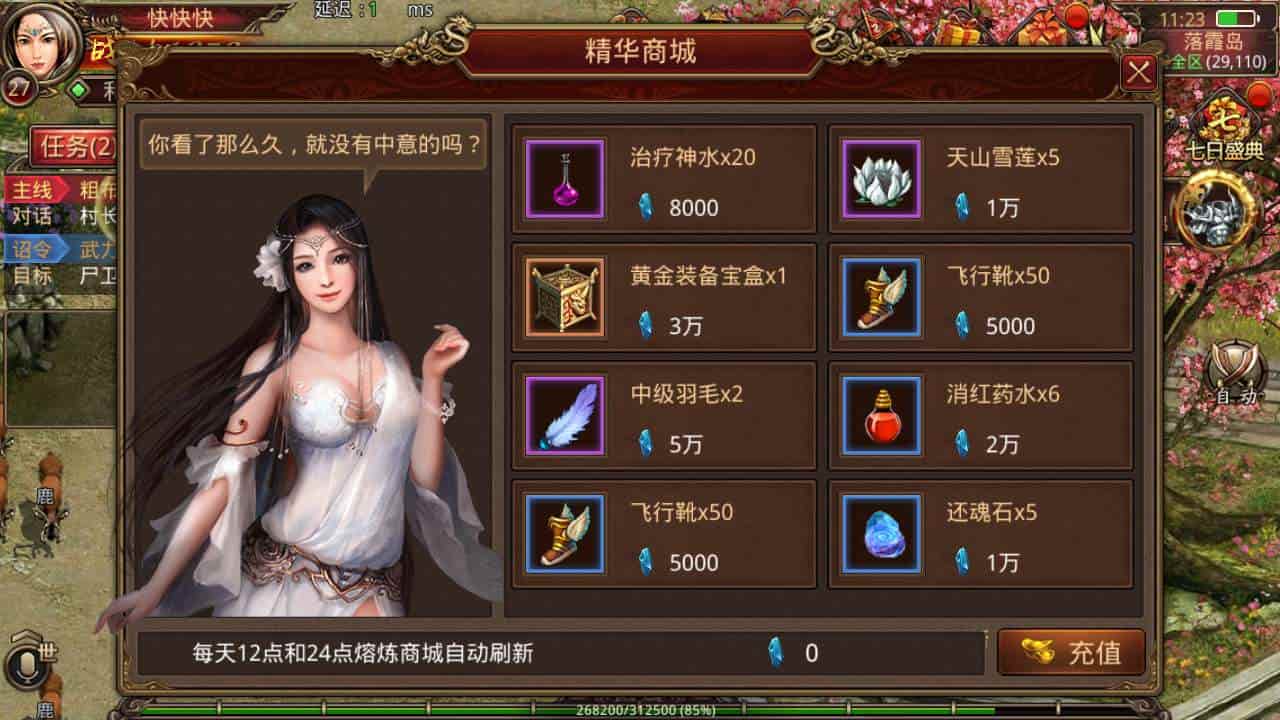Viewport: 1280px width, 720px height.
Task: Click the 治疗神水 healing potion icon
Action: (x=563, y=180)
